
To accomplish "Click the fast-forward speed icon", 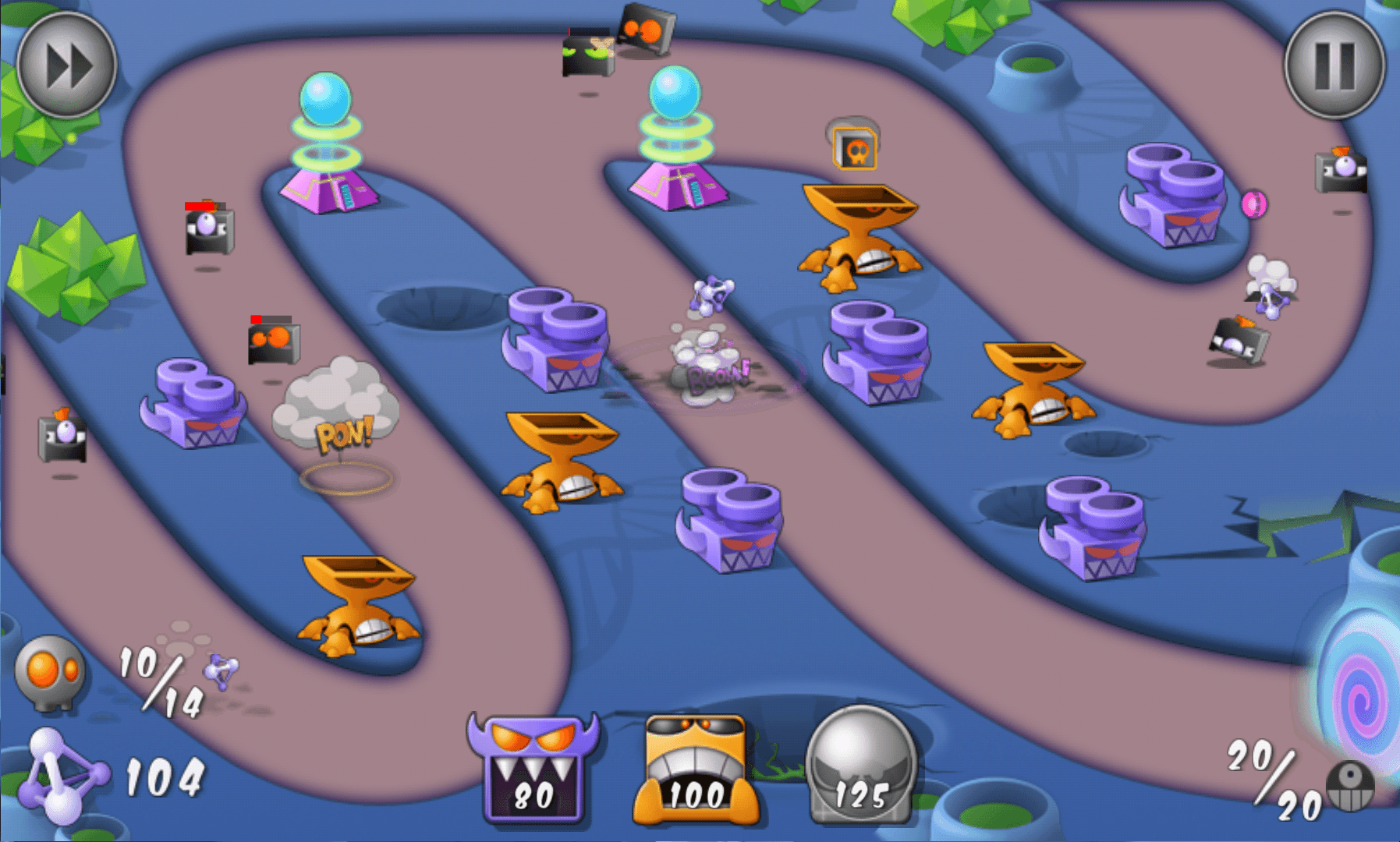I will (x=66, y=65).
